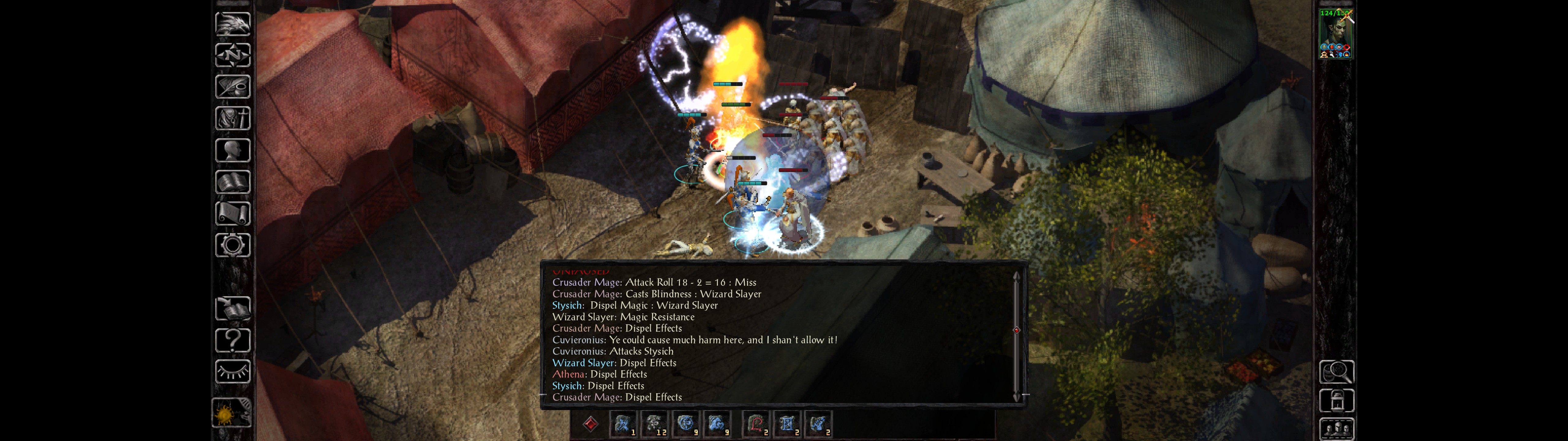Viewport: 1568px width, 441px height.
Task: Open the inventory armor-and-sword button
Action: tap(232, 119)
